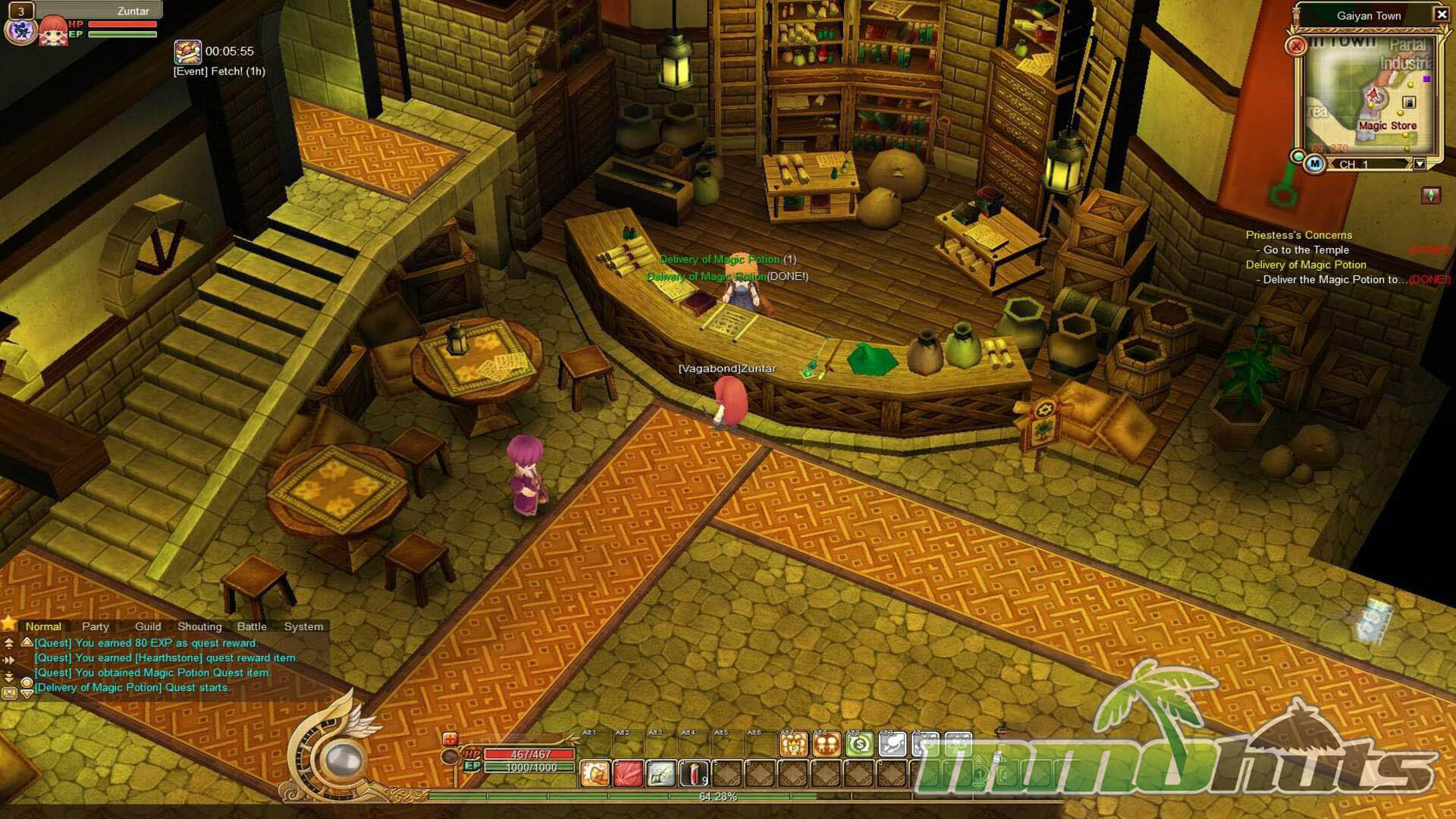The height and width of the screenshot is (819, 1456).
Task: Switch to the System chat tab
Action: [x=303, y=626]
